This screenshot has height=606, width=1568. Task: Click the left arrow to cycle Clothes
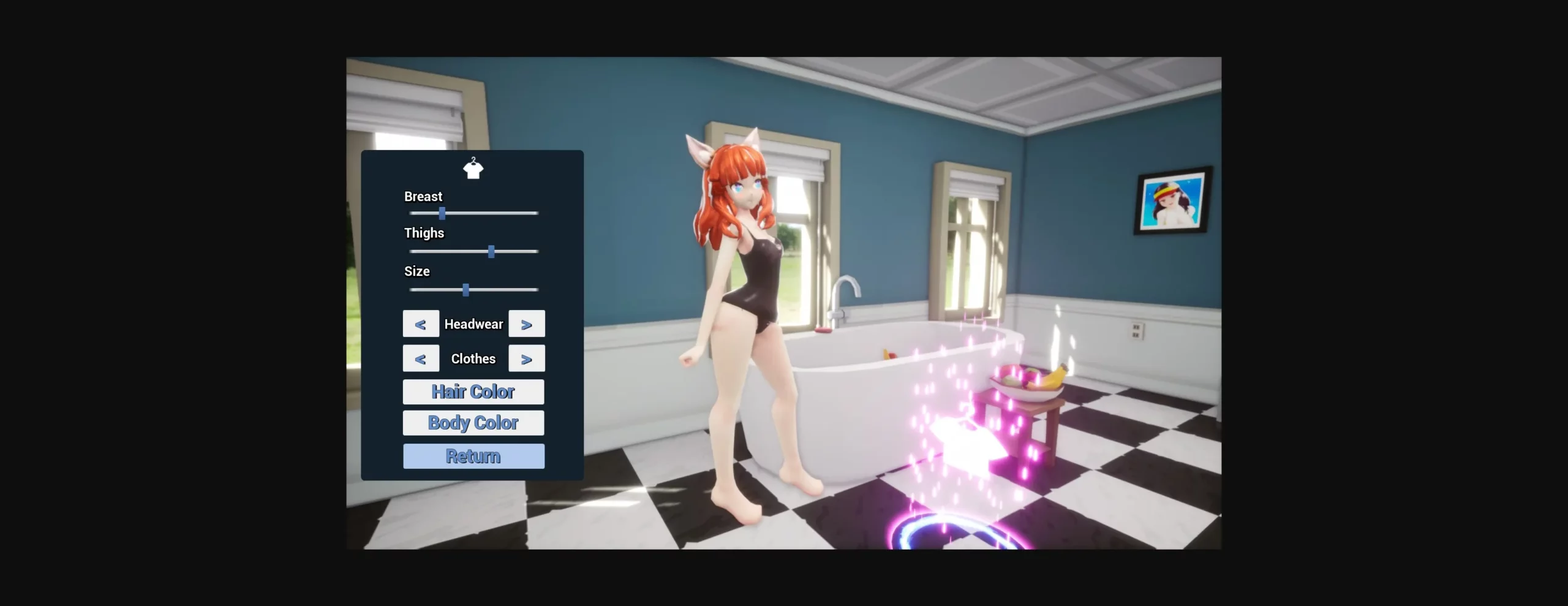(421, 358)
